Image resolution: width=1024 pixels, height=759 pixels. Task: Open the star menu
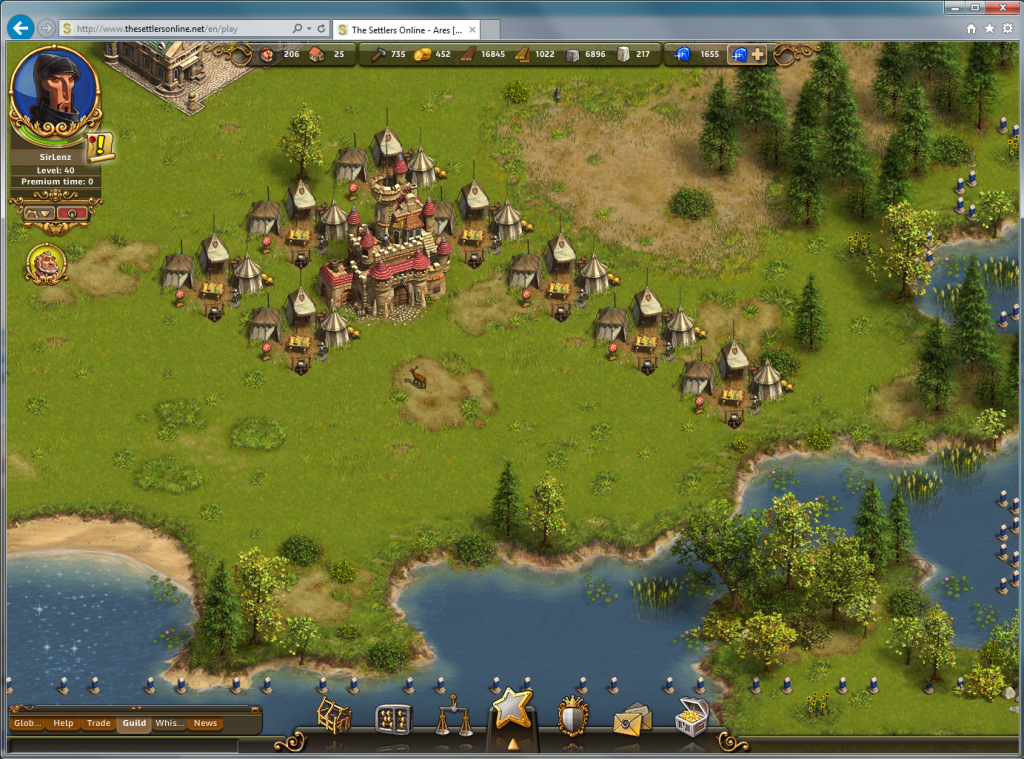513,711
